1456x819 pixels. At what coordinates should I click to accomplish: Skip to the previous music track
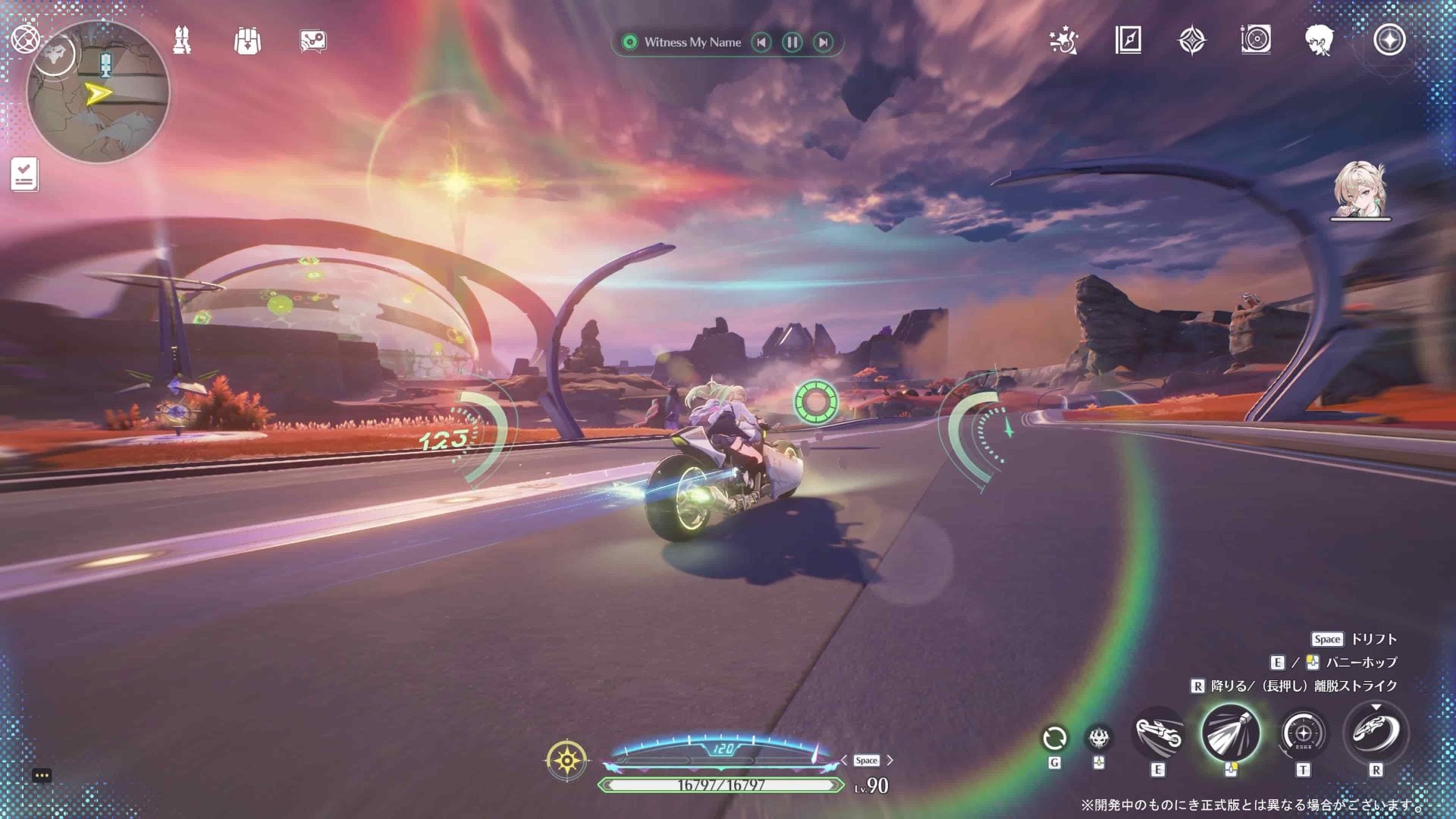[761, 42]
